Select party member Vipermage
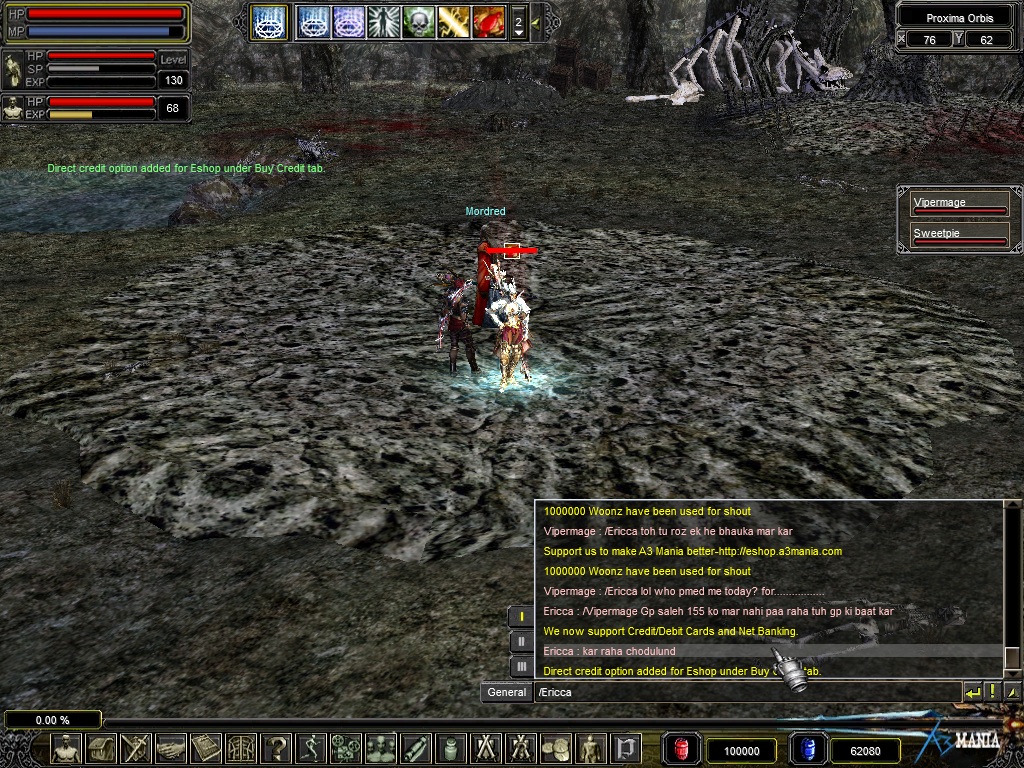 click(x=959, y=205)
